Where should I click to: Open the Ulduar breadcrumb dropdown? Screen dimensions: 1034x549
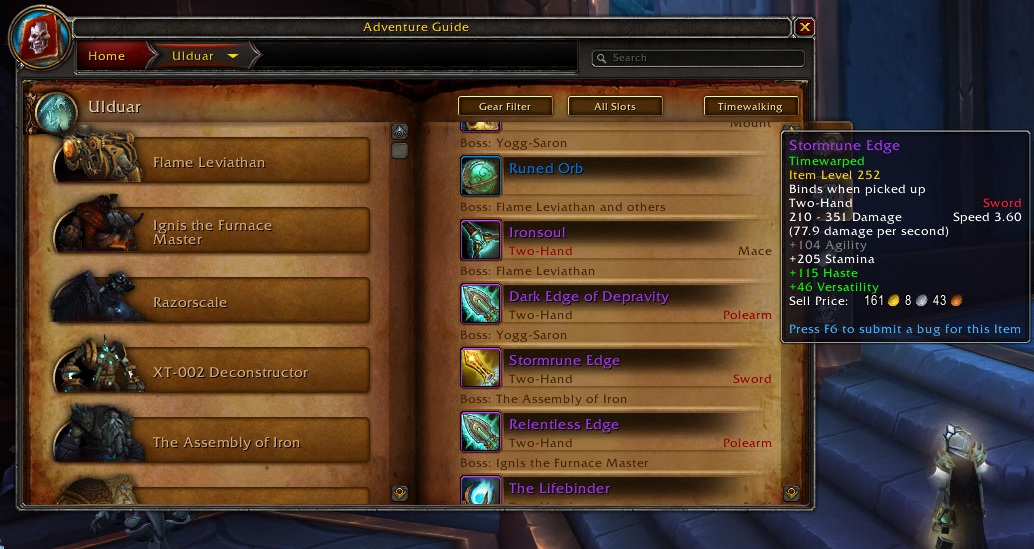click(x=233, y=56)
